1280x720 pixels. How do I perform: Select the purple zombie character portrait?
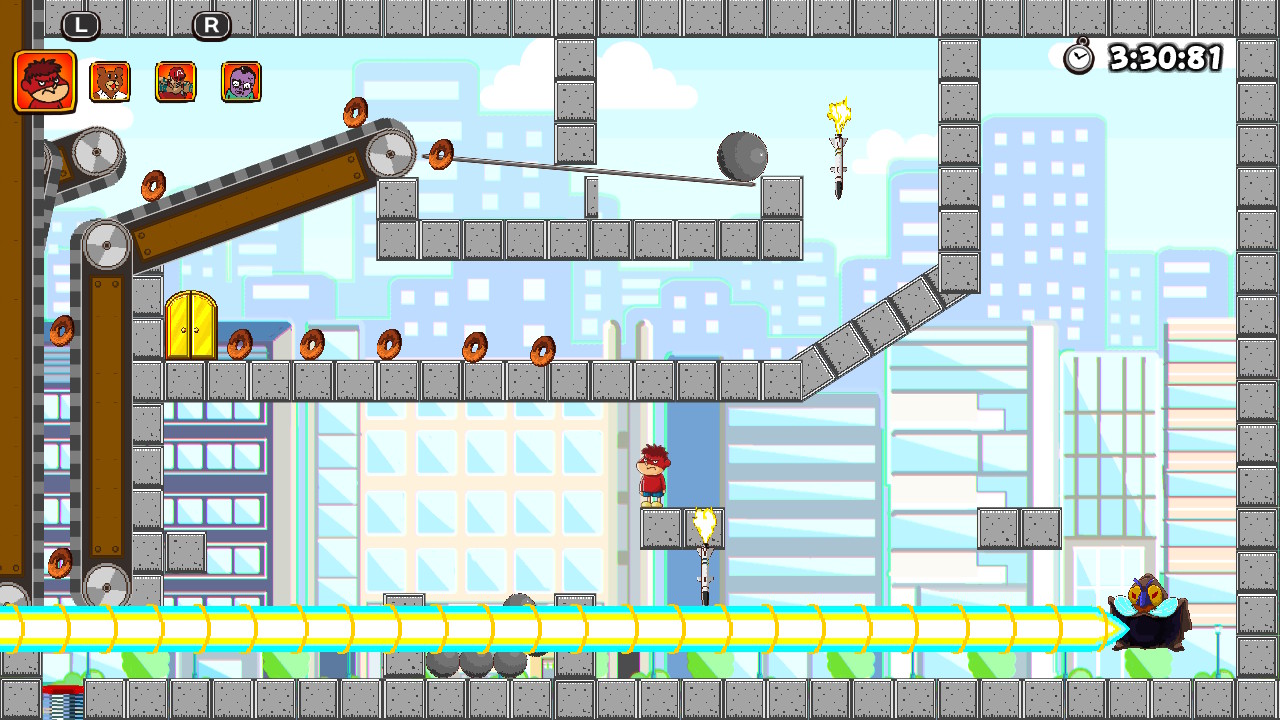pyautogui.click(x=240, y=80)
